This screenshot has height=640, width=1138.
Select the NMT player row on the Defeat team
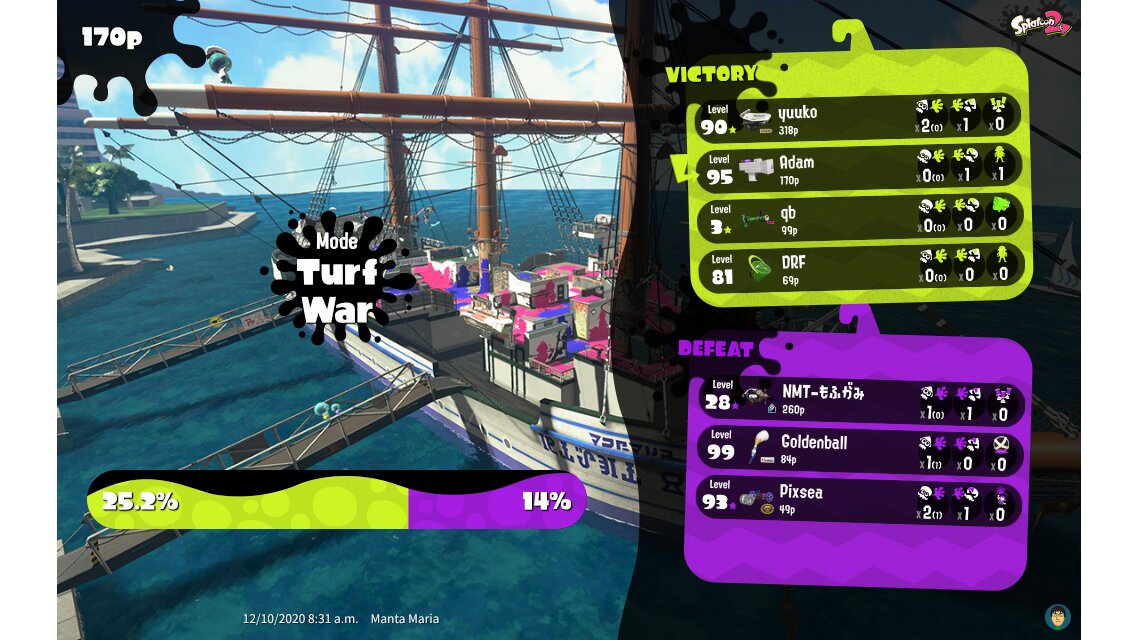[x=858, y=400]
